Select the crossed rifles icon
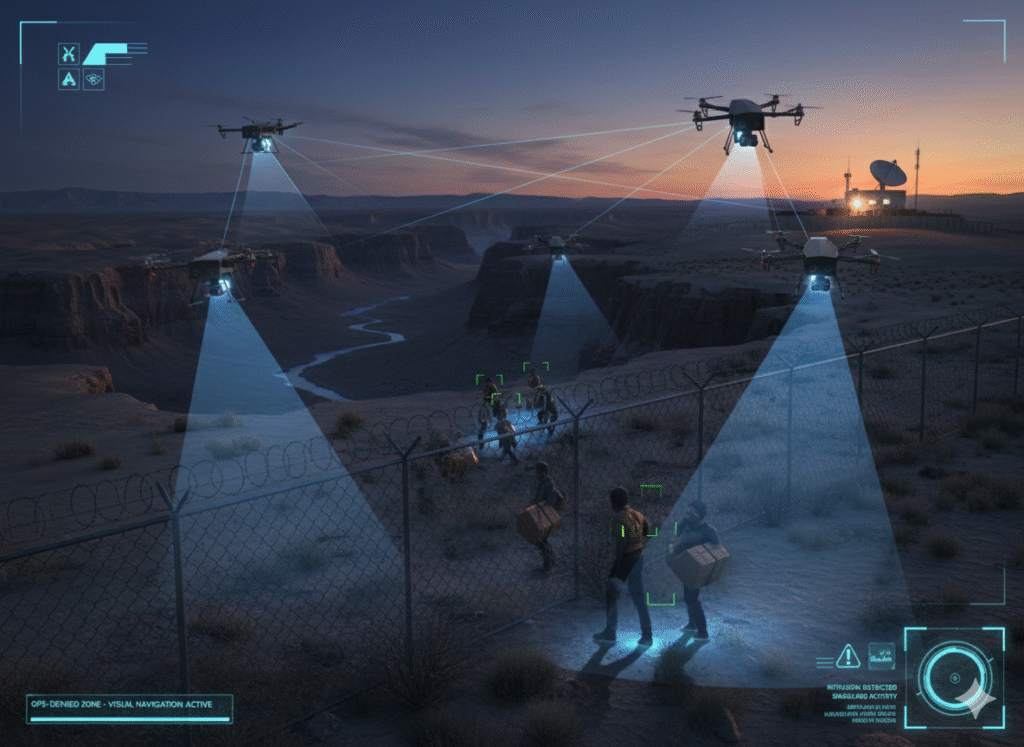1024x747 pixels. (68, 54)
